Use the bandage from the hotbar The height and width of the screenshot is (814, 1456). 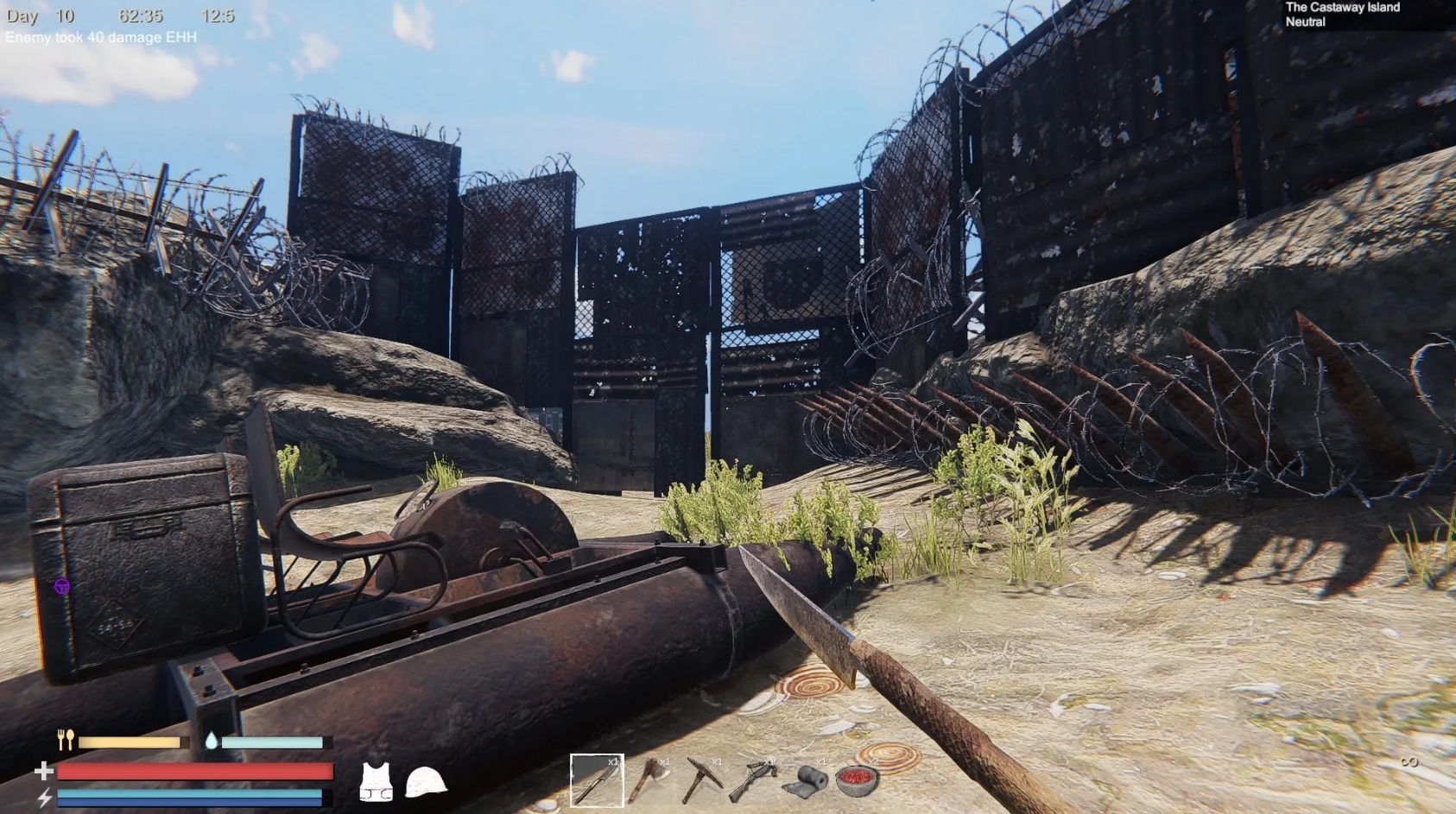pos(807,781)
